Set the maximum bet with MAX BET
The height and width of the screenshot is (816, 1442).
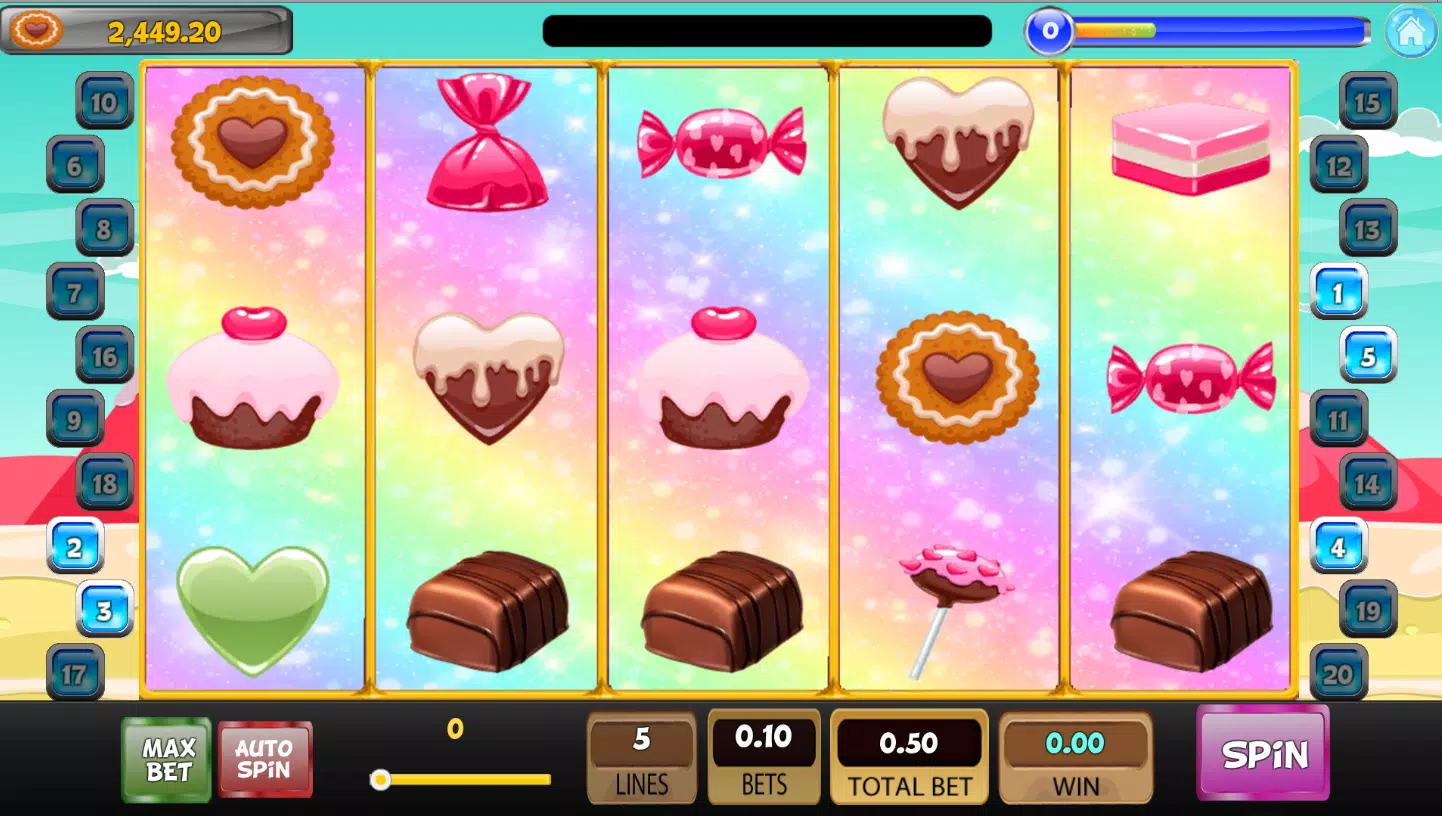point(167,760)
